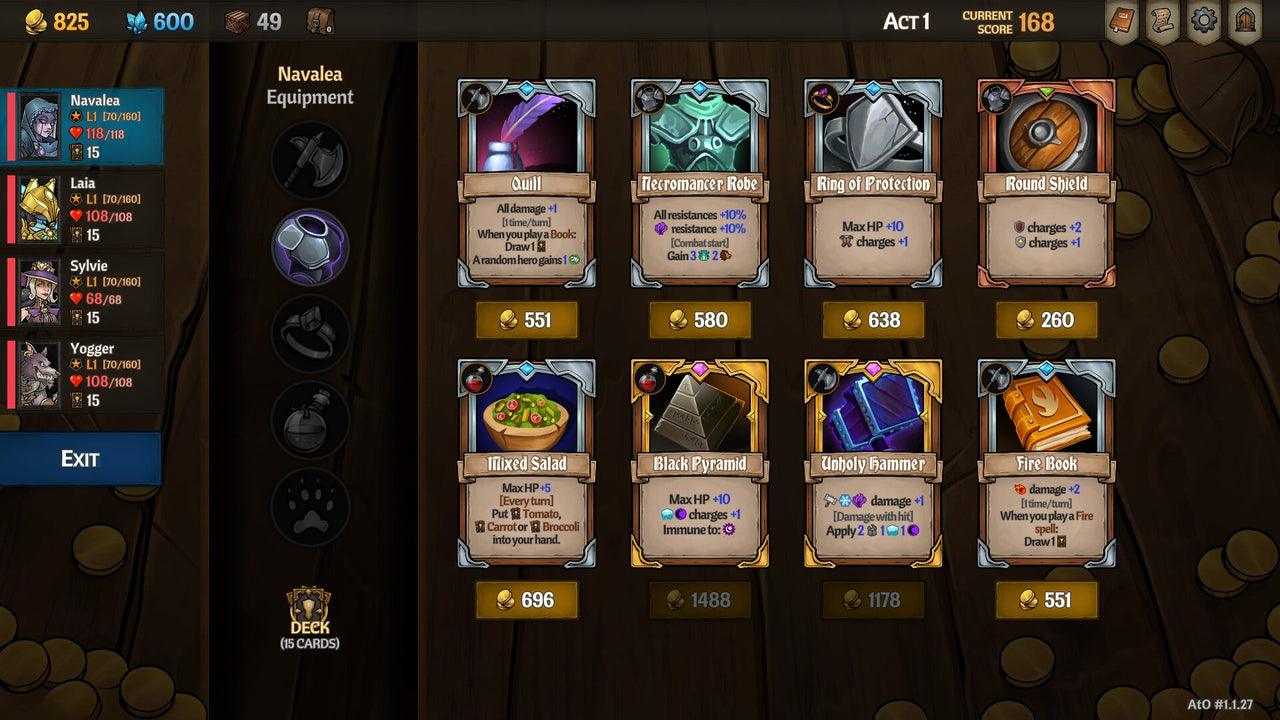Open the backpack inventory icon
Viewport: 1280px width, 720px height.
click(321, 21)
